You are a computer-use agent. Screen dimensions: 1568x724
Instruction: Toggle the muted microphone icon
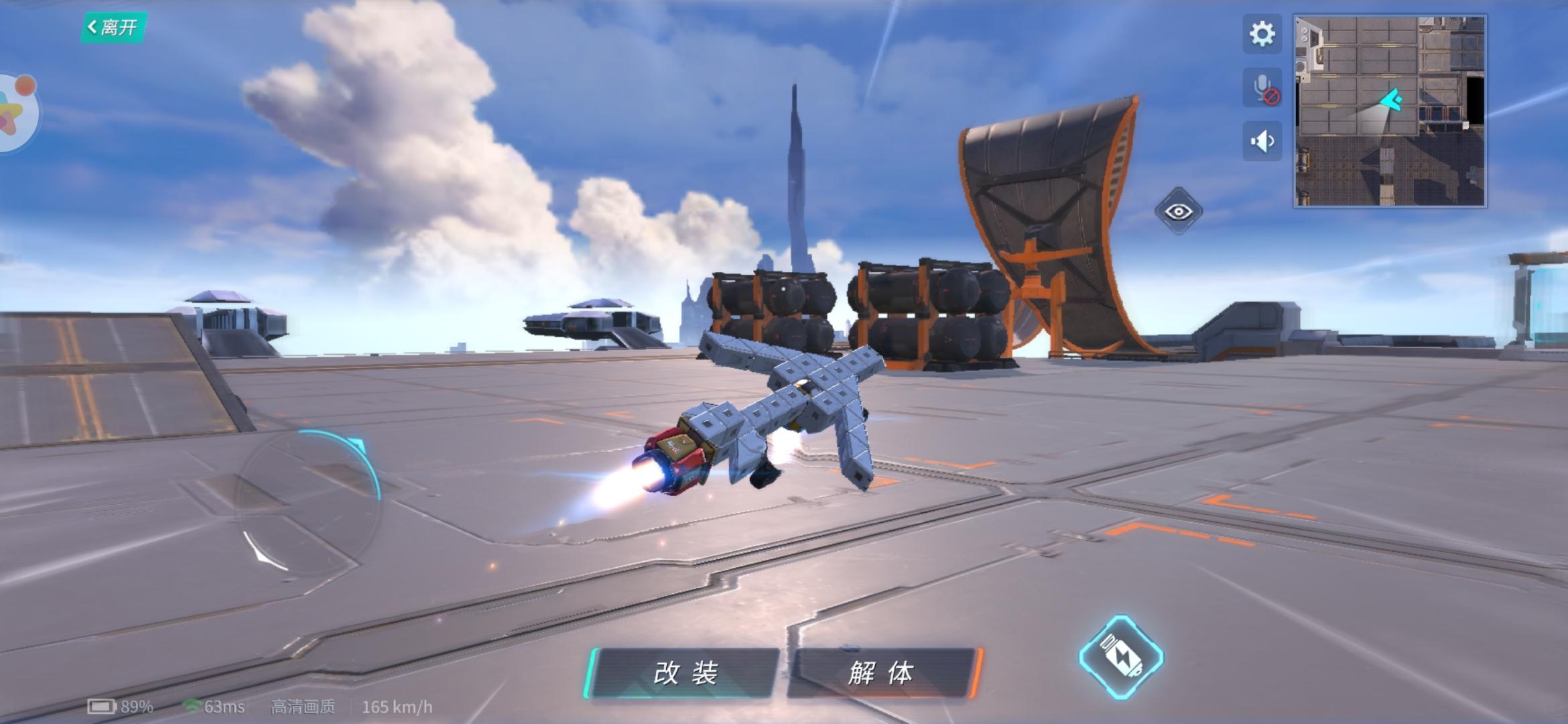coord(1262,88)
